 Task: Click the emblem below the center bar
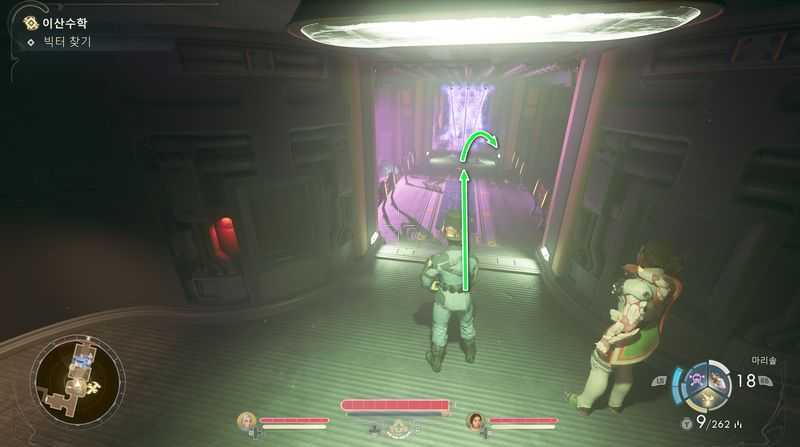398,428
